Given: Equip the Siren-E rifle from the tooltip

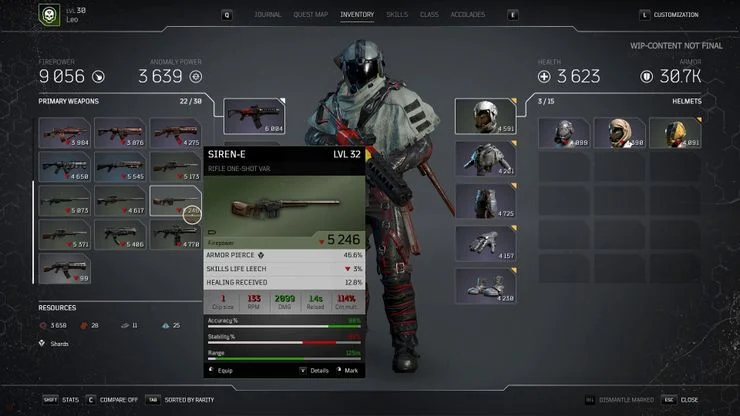Looking at the screenshot, I should pos(228,370).
